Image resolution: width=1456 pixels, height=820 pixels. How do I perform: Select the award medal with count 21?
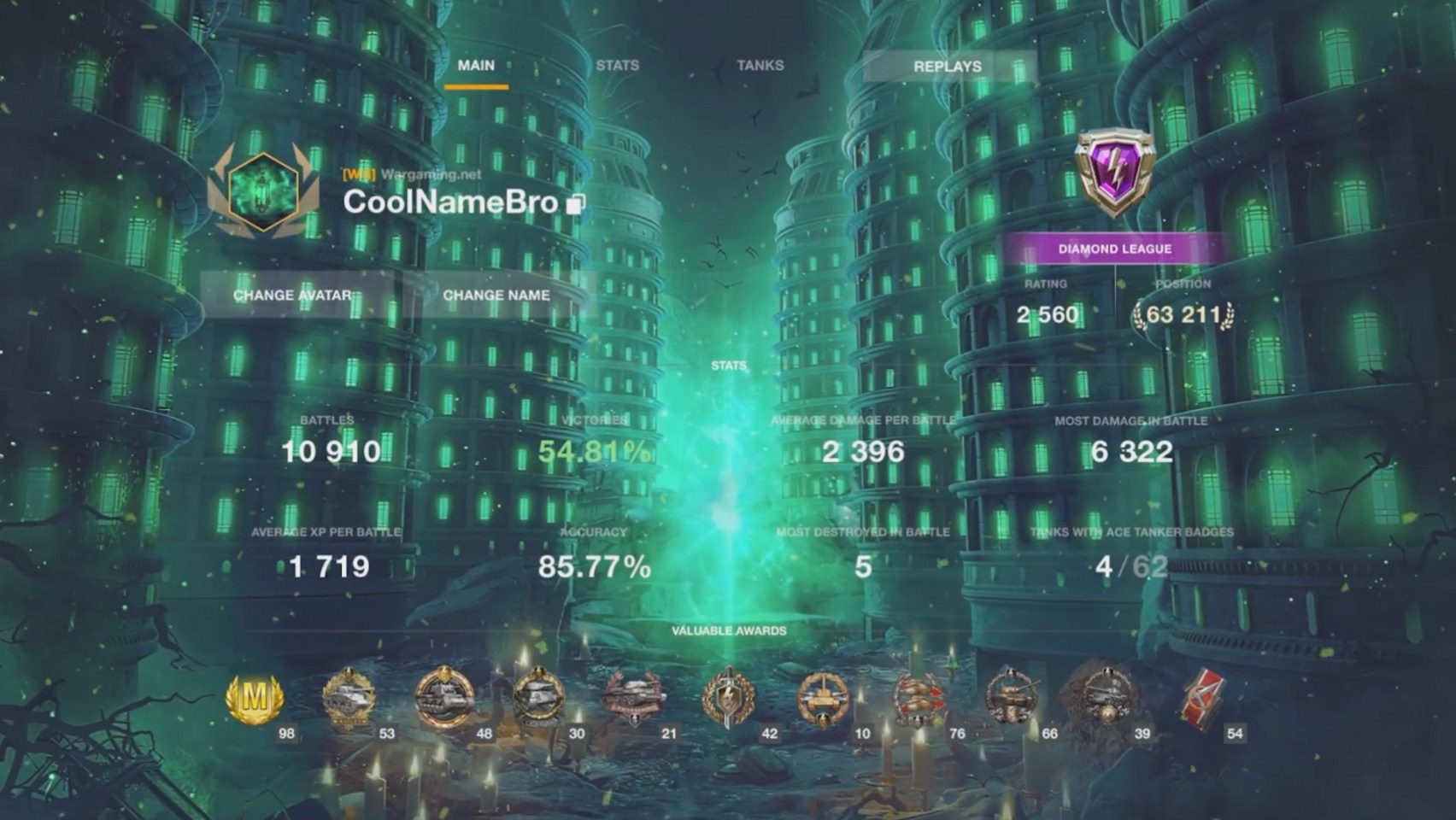click(633, 699)
